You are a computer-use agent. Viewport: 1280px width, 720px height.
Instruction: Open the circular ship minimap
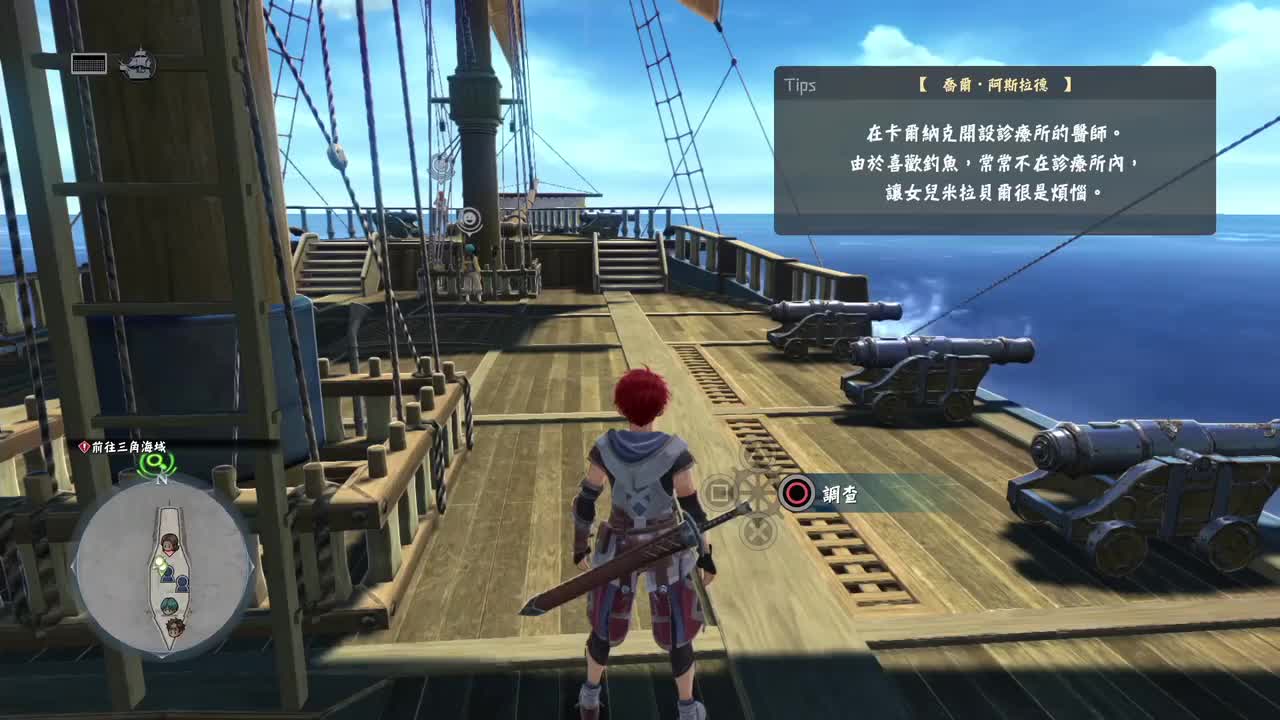point(163,566)
